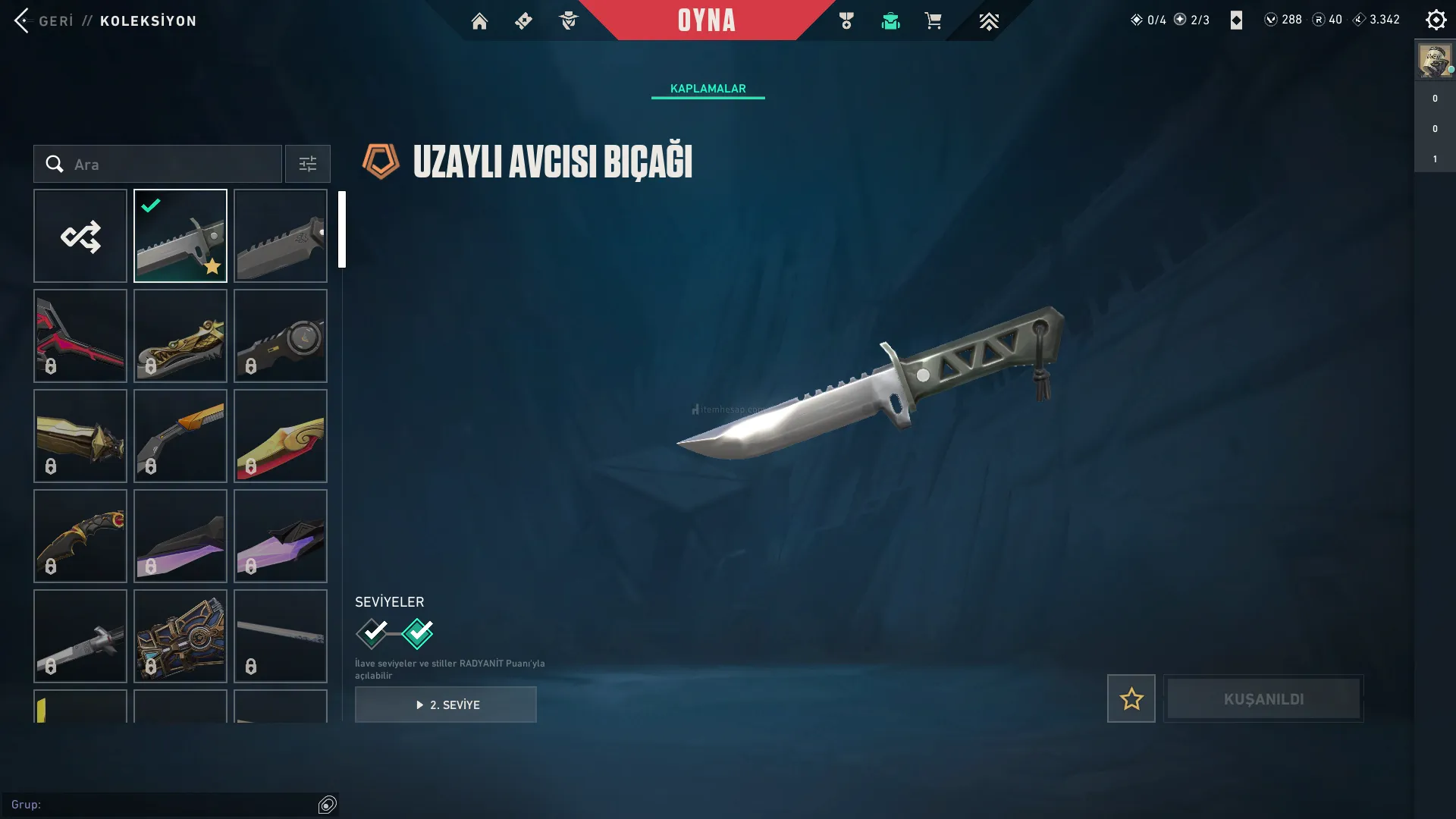The height and width of the screenshot is (819, 1456).
Task: Choose the locked black and gold karambit
Action: click(x=80, y=536)
